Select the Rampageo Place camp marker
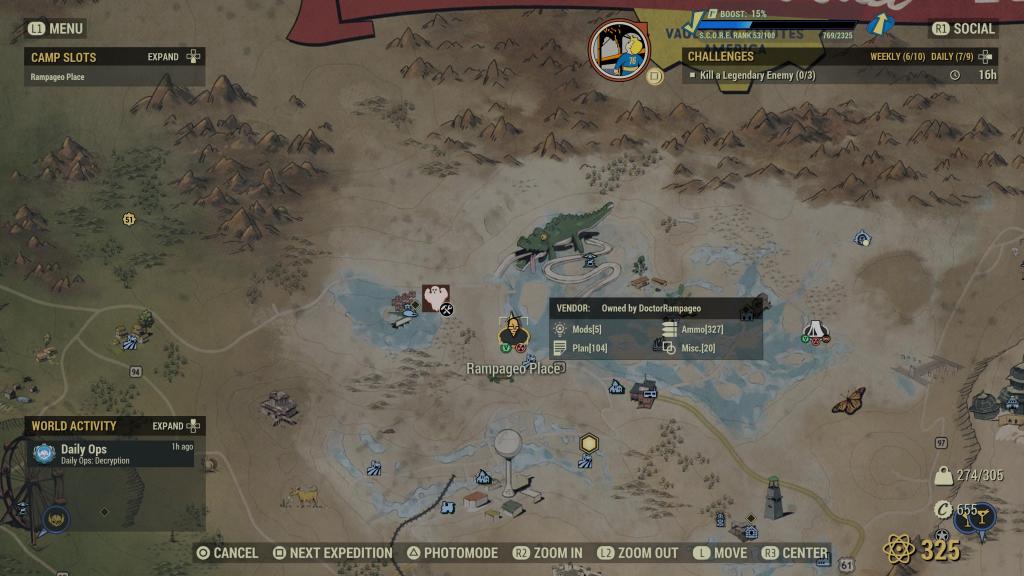 click(x=513, y=333)
